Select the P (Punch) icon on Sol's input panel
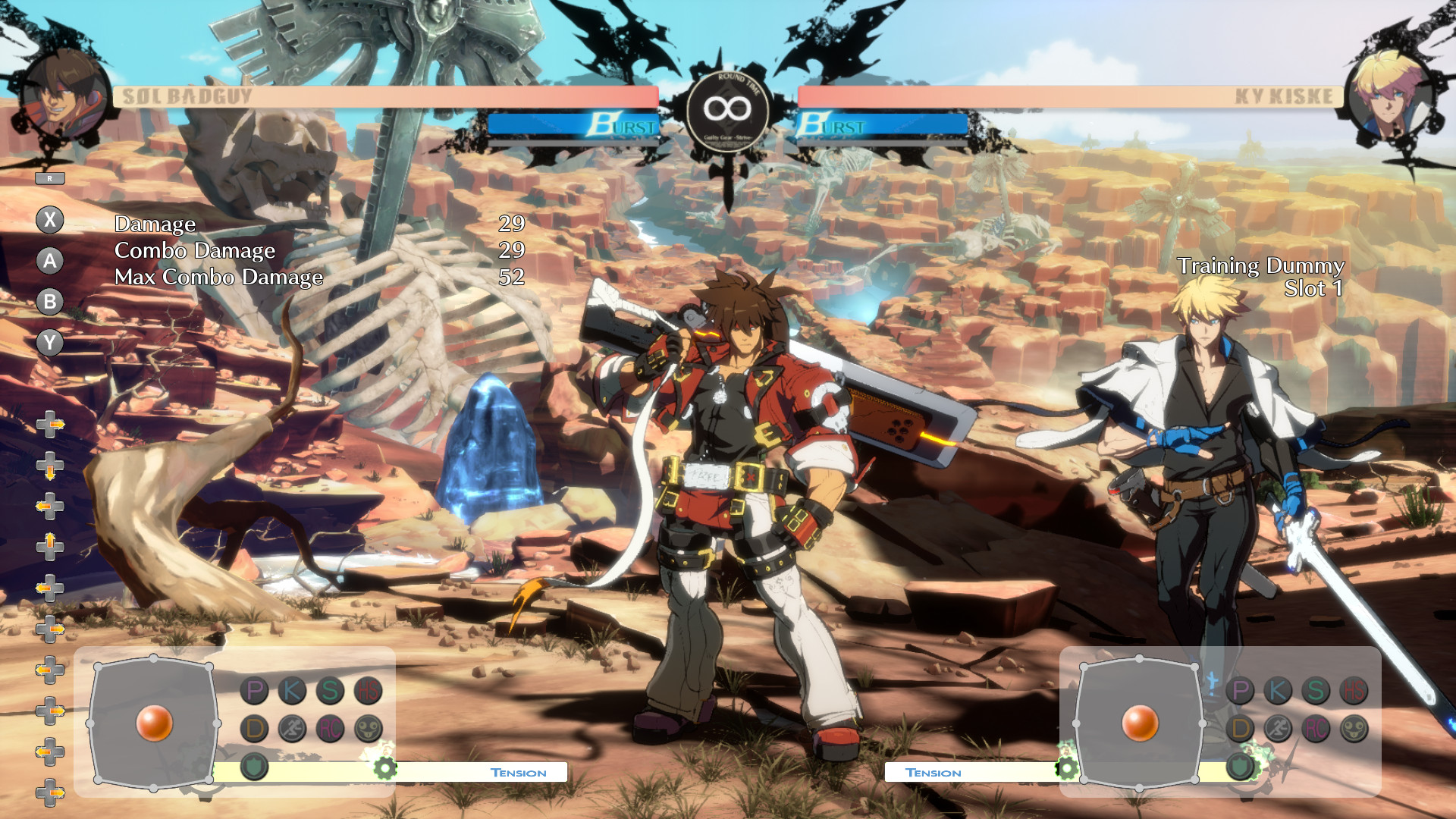 click(x=254, y=690)
